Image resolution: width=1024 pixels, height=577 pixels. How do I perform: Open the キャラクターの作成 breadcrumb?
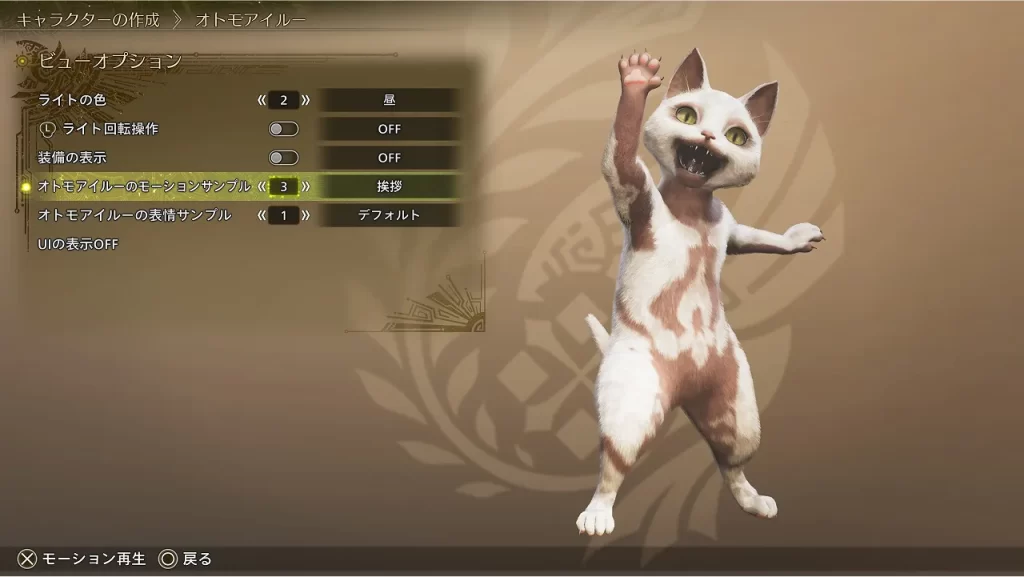coord(88,20)
